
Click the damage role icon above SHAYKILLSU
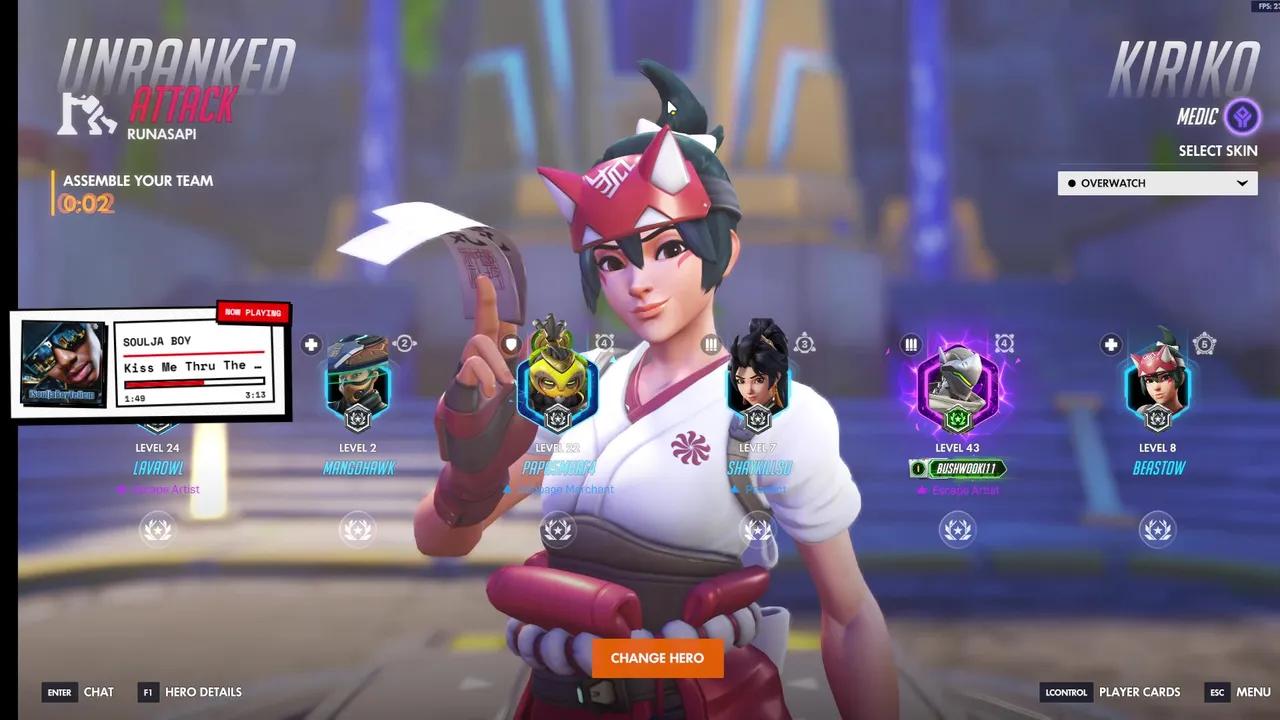(711, 344)
